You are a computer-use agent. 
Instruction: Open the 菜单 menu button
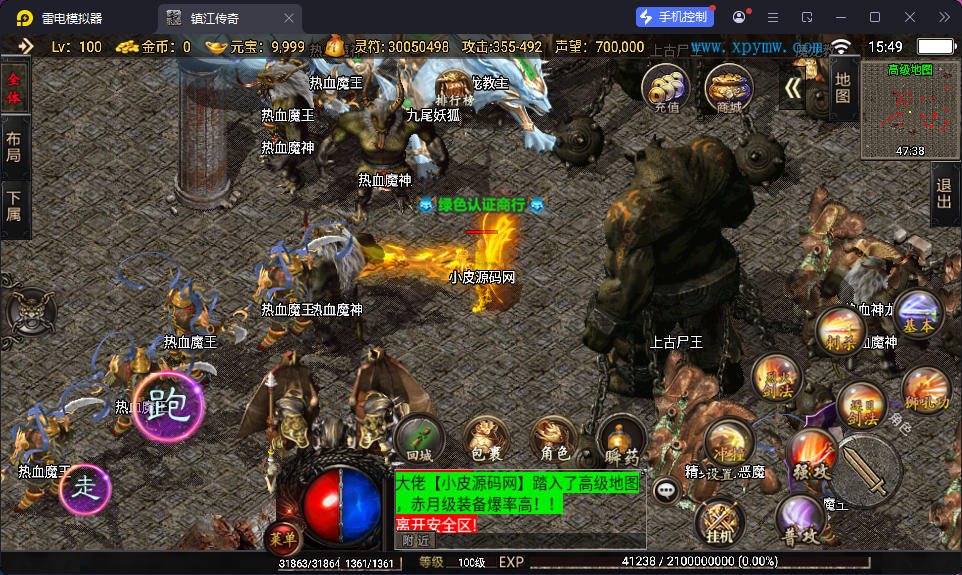[283, 539]
